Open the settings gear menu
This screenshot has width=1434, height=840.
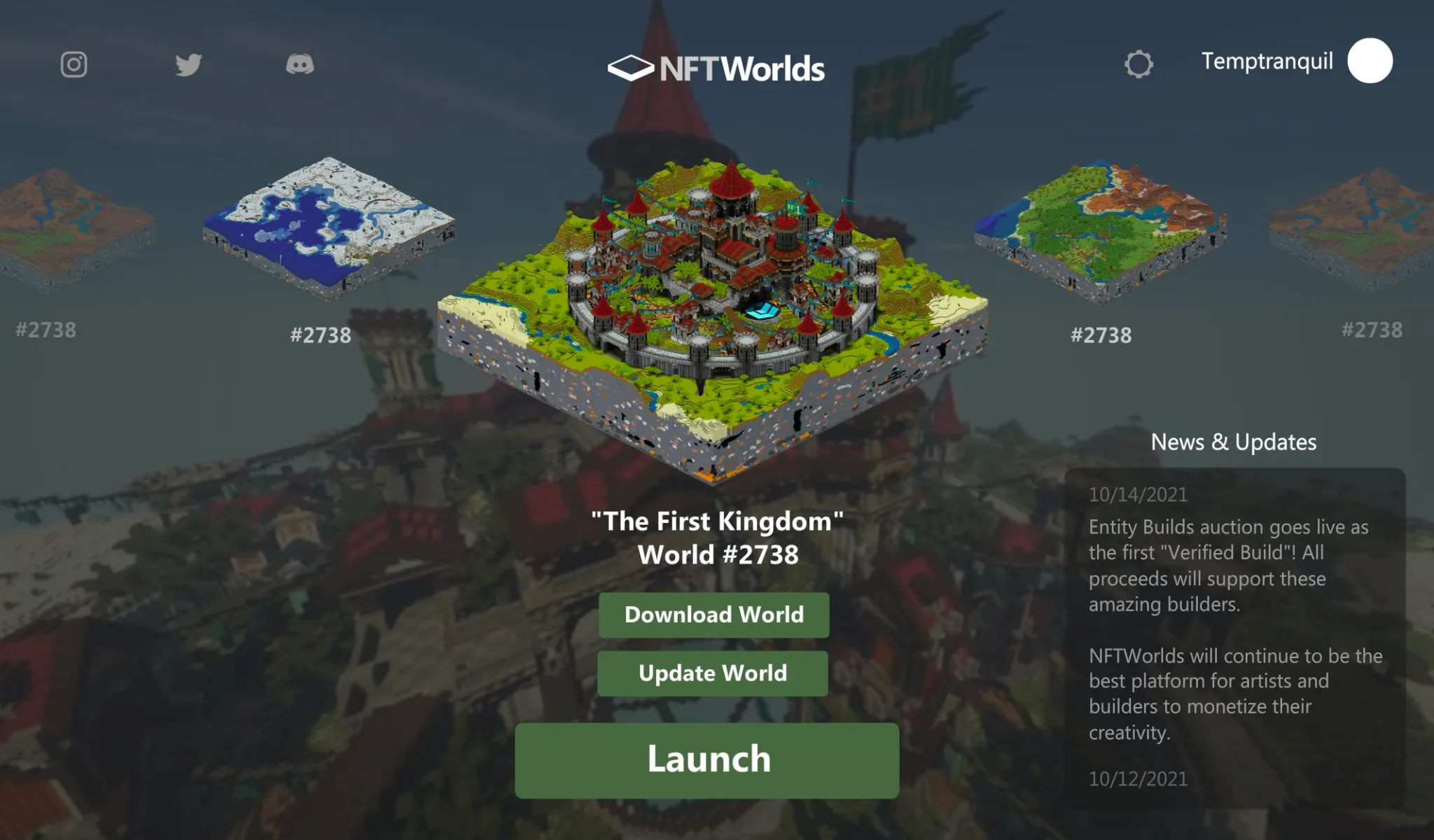(1141, 63)
